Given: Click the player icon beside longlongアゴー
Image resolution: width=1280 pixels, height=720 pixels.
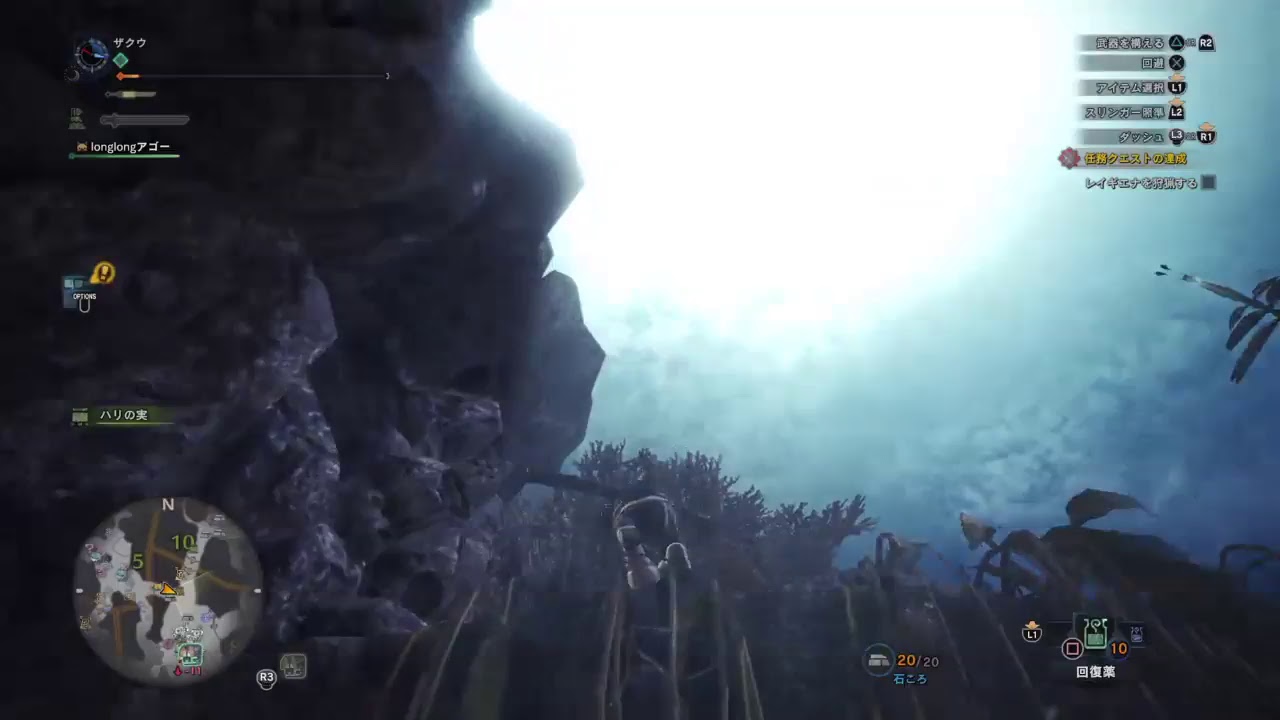Looking at the screenshot, I should click(x=82, y=146).
